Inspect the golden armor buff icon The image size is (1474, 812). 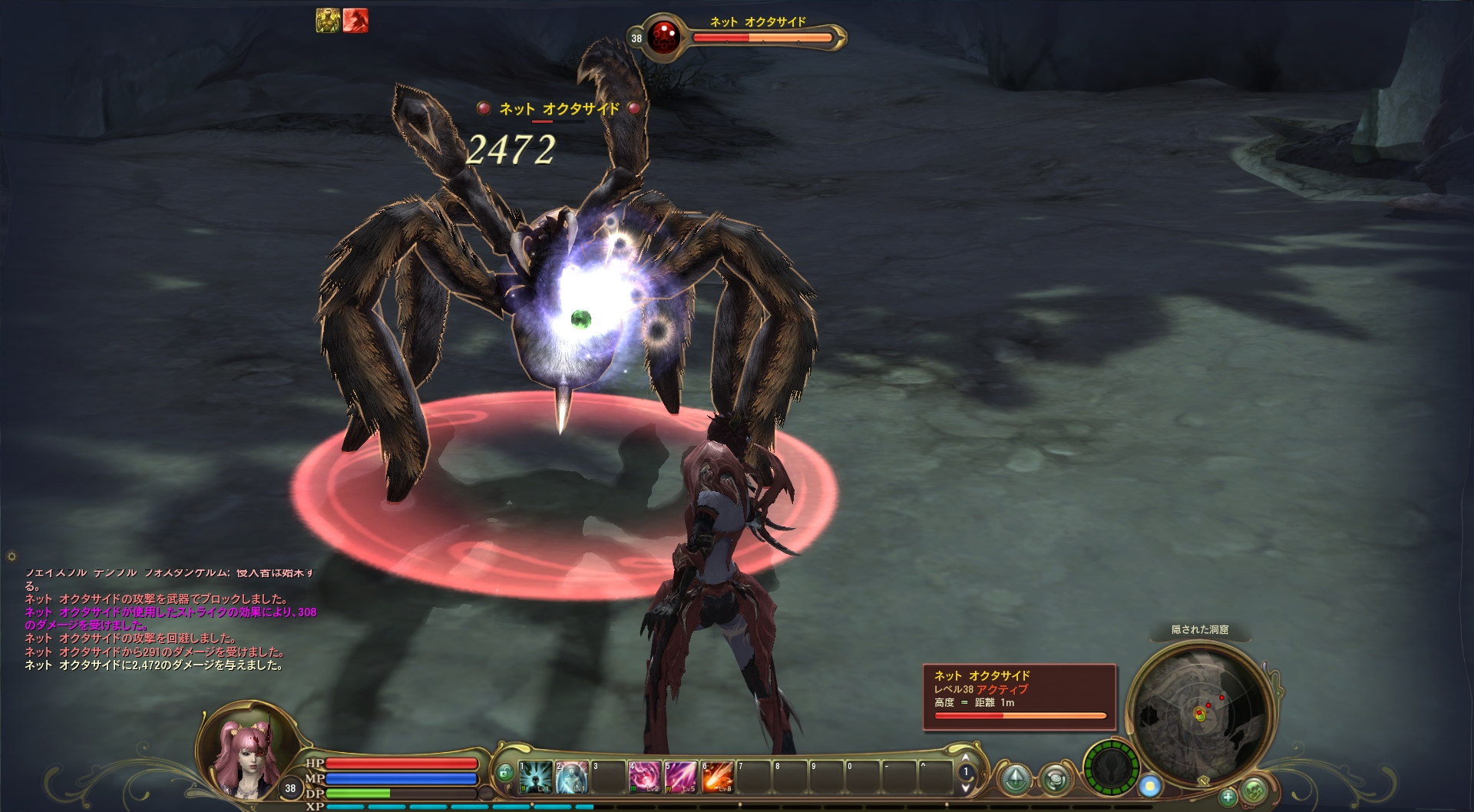pos(328,21)
